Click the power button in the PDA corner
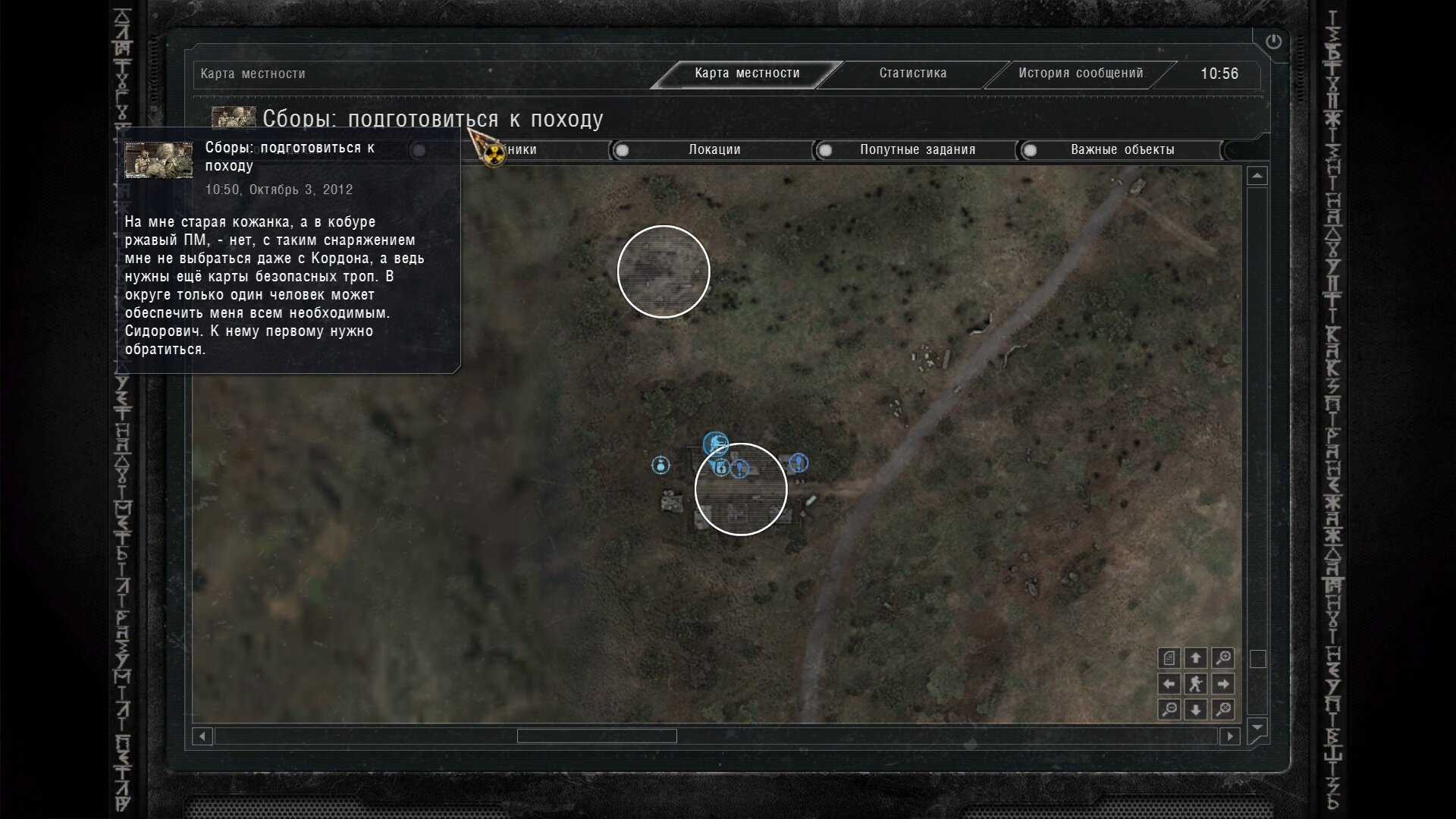Image resolution: width=1456 pixels, height=819 pixels. pyautogui.click(x=1273, y=42)
